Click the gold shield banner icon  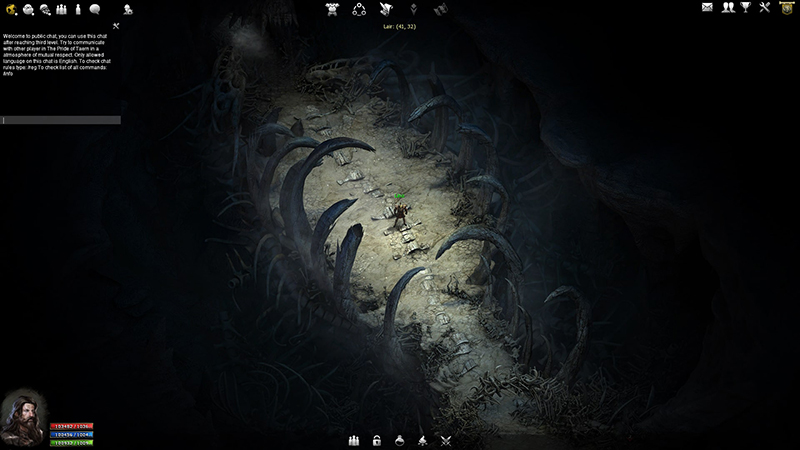point(786,8)
